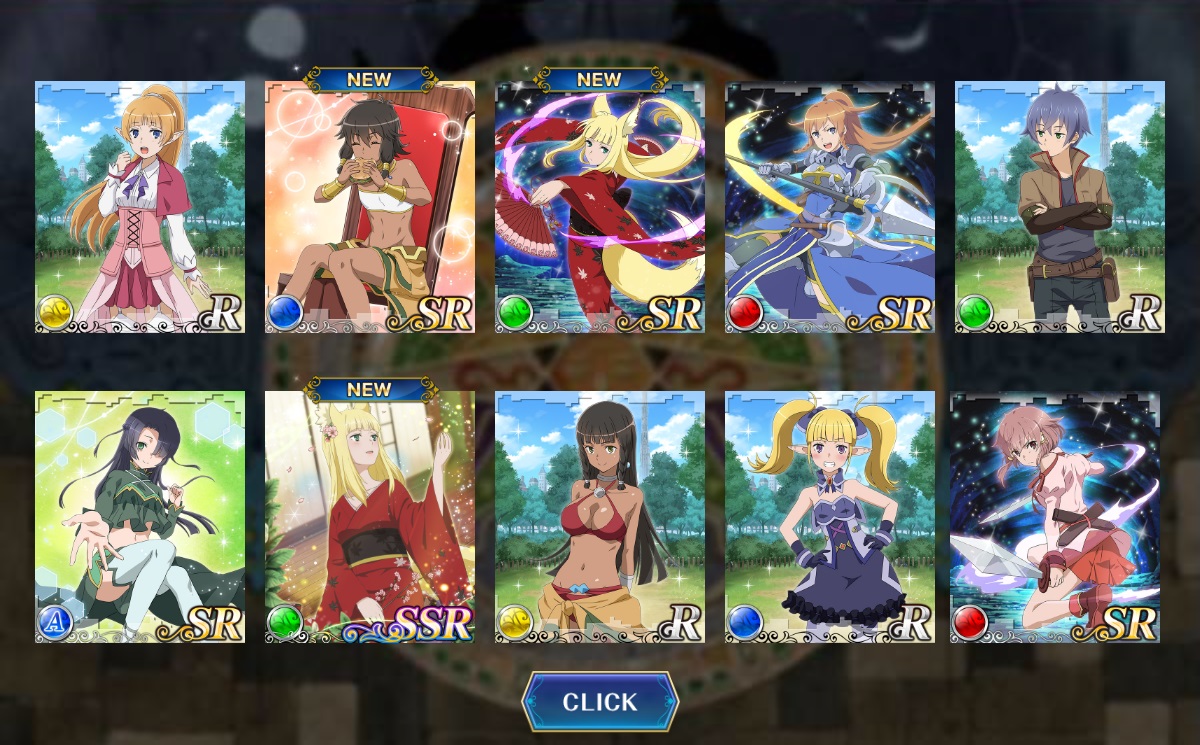
Task: Choose the blonde twin-tail elf R card
Action: click(830, 517)
